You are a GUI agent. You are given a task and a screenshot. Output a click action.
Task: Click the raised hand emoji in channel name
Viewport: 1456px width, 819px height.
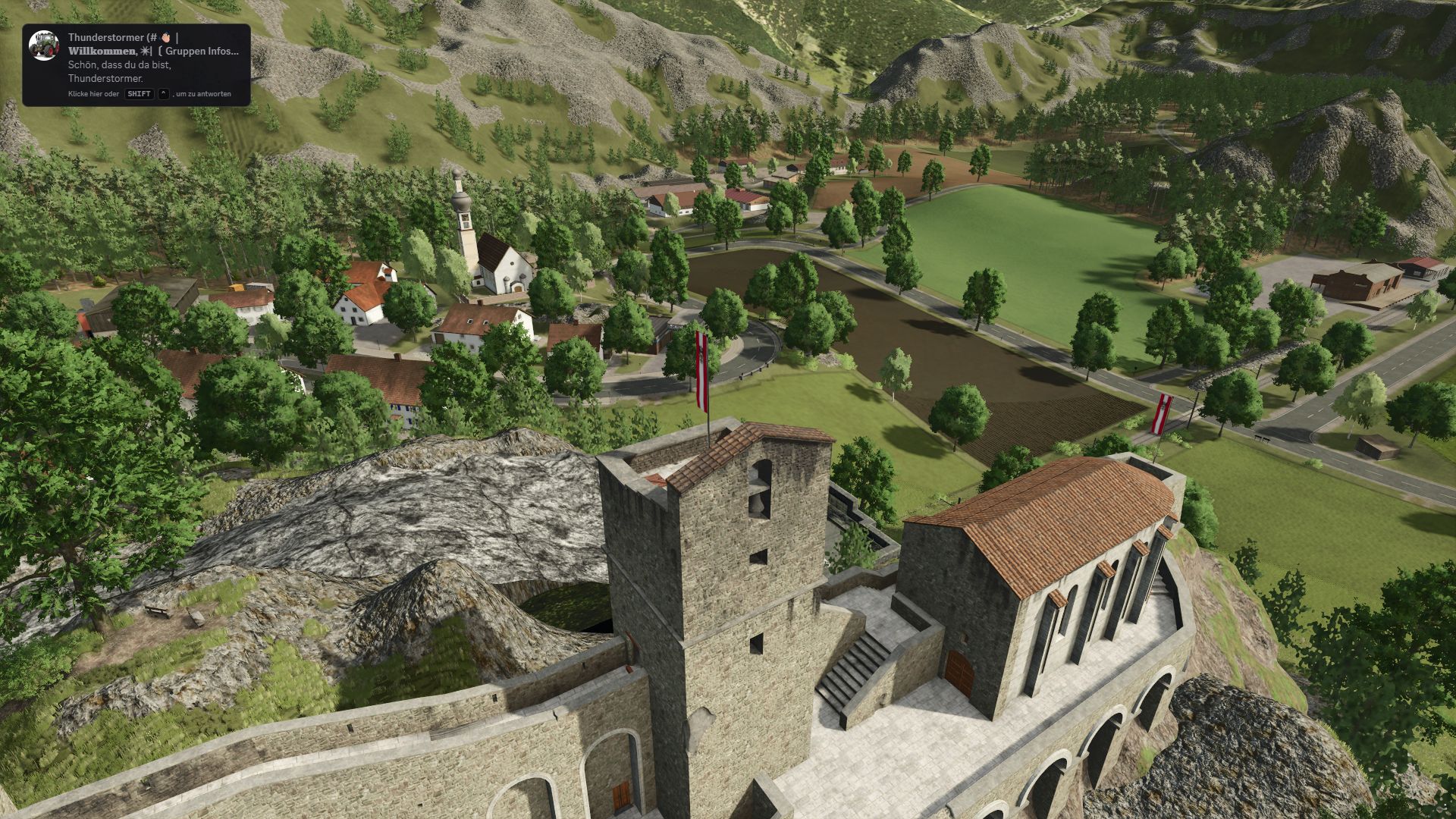tap(166, 37)
